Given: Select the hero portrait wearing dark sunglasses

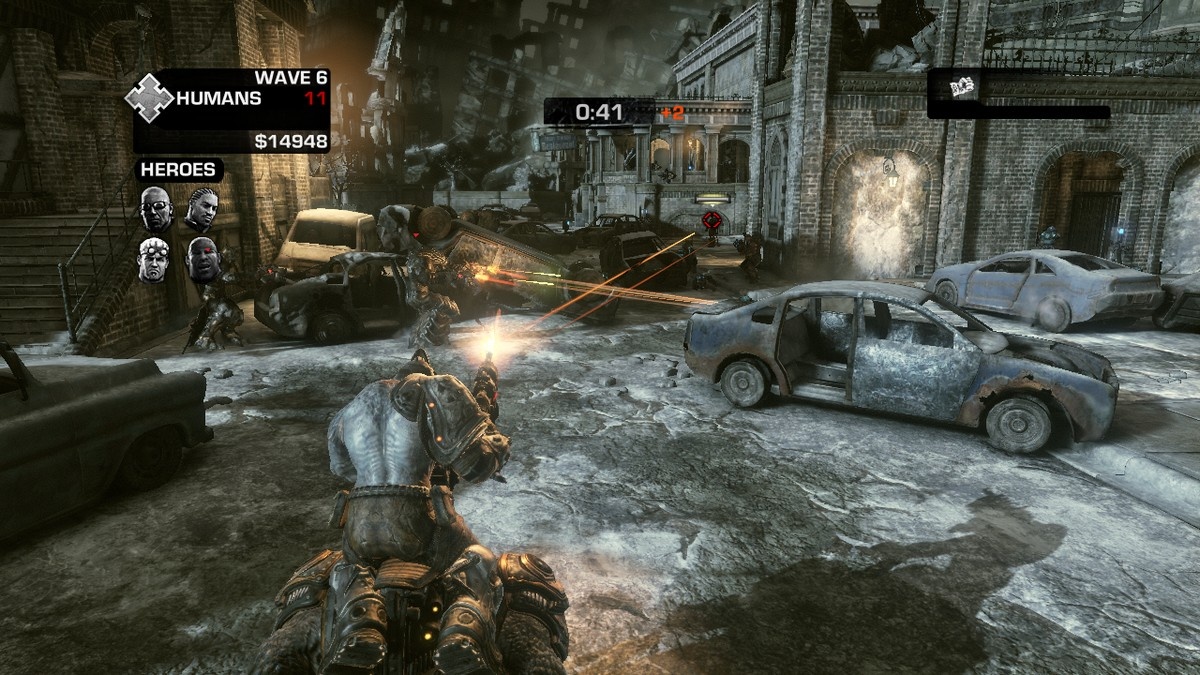Looking at the screenshot, I should [155, 208].
